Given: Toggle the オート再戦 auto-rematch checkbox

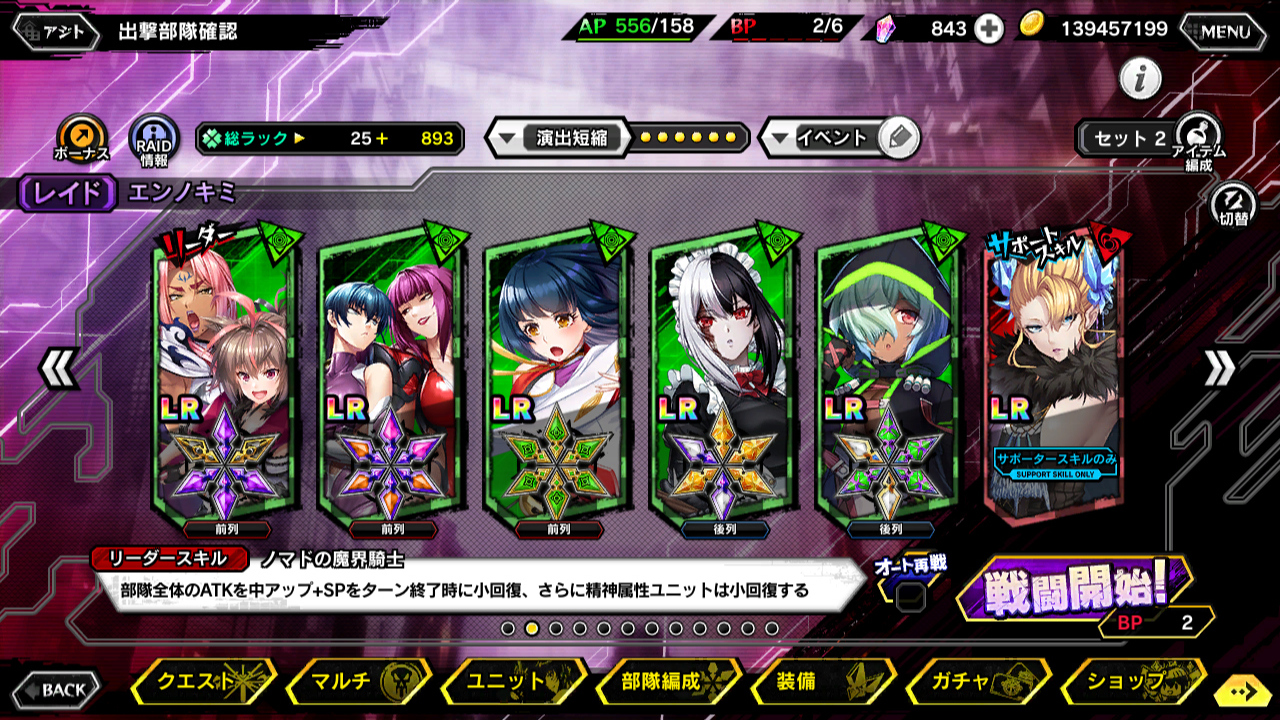Looking at the screenshot, I should [910, 597].
